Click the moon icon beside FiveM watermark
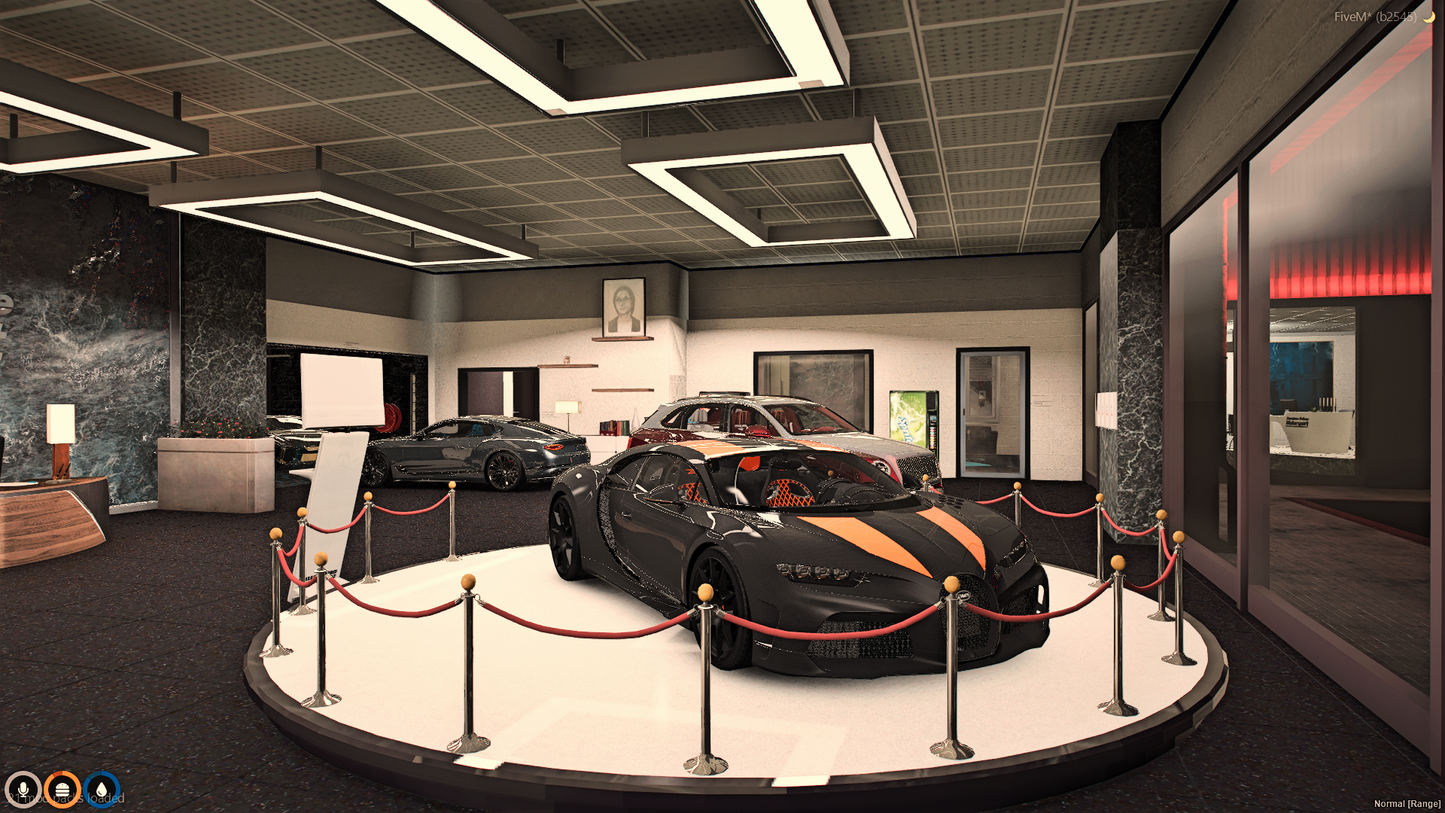The width and height of the screenshot is (1445, 813). (x=1428, y=16)
